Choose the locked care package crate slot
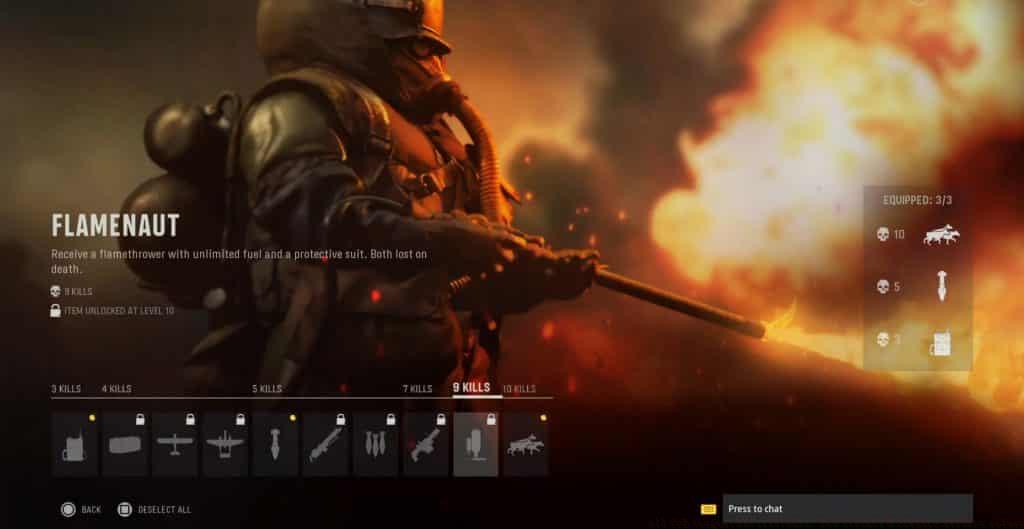The width and height of the screenshot is (1024, 529). [x=125, y=444]
